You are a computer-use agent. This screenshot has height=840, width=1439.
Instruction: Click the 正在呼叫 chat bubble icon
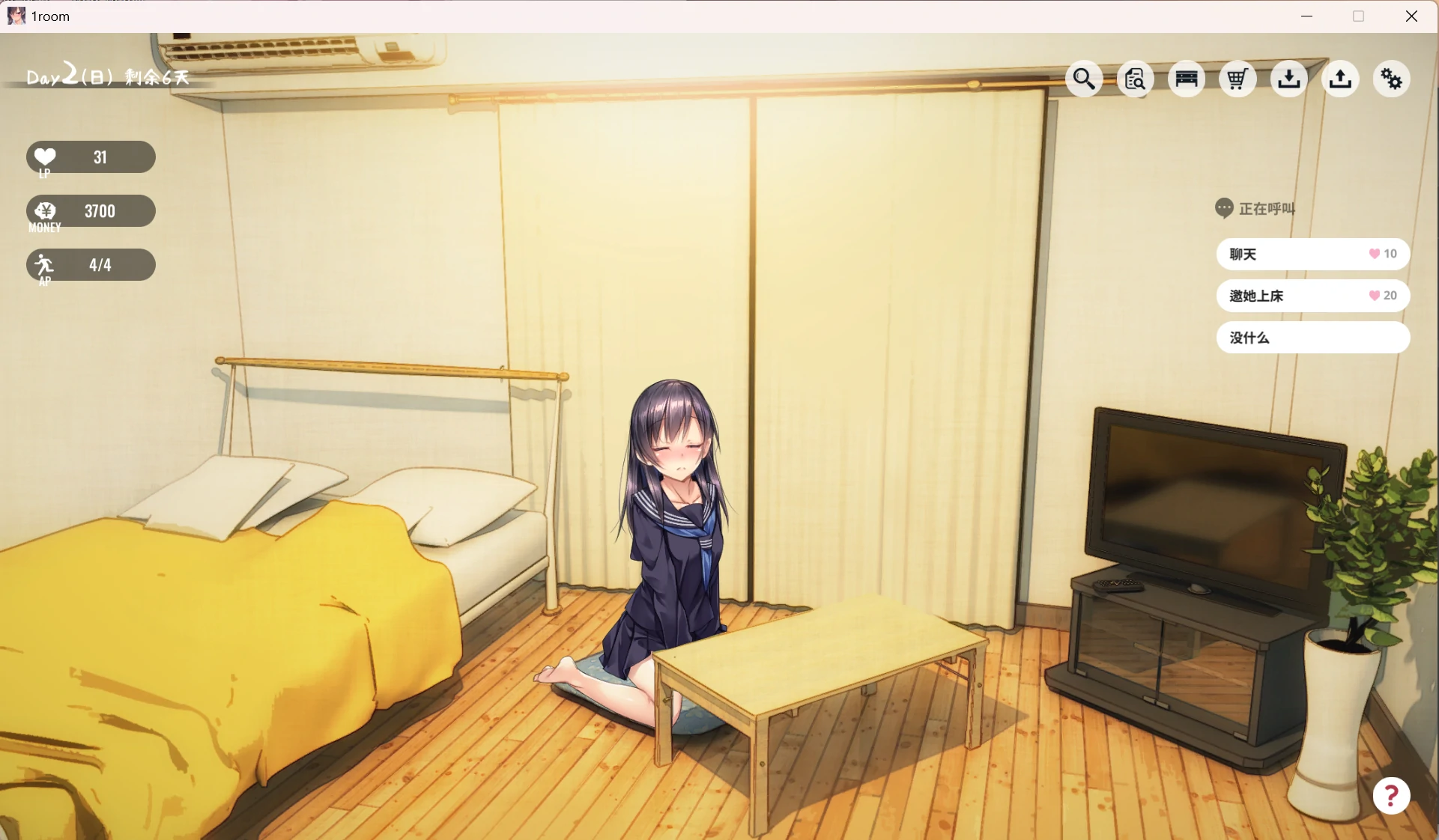[x=1223, y=208]
